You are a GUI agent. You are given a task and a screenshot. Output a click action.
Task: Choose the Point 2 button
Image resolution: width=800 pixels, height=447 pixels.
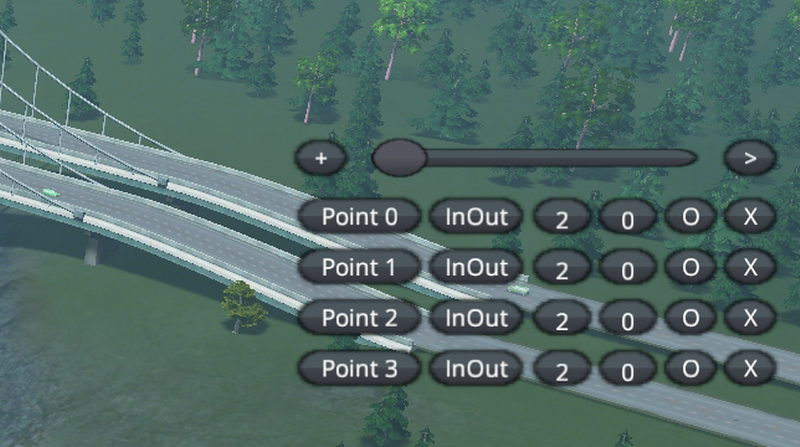click(358, 318)
